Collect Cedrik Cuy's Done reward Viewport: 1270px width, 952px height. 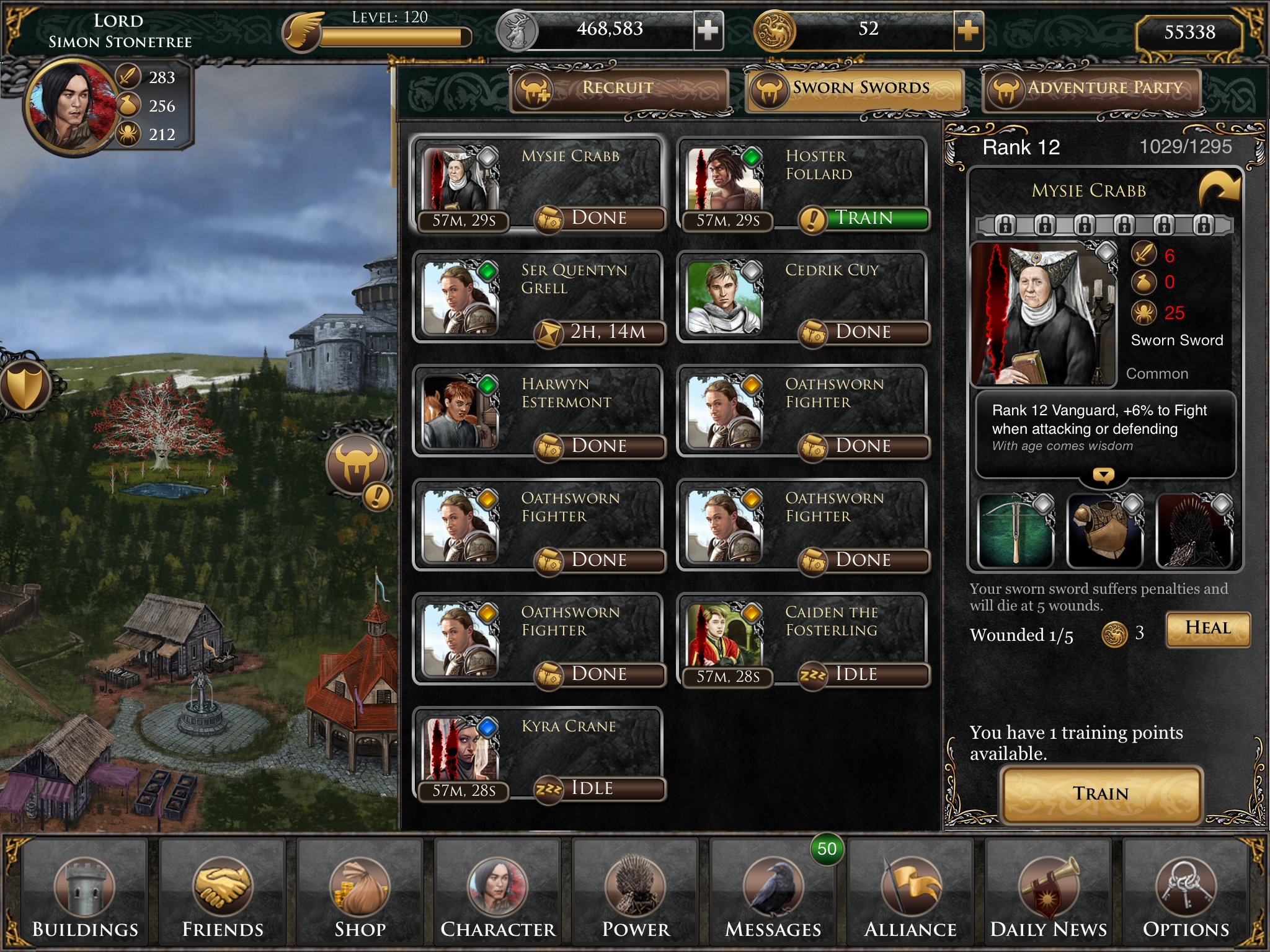click(864, 332)
